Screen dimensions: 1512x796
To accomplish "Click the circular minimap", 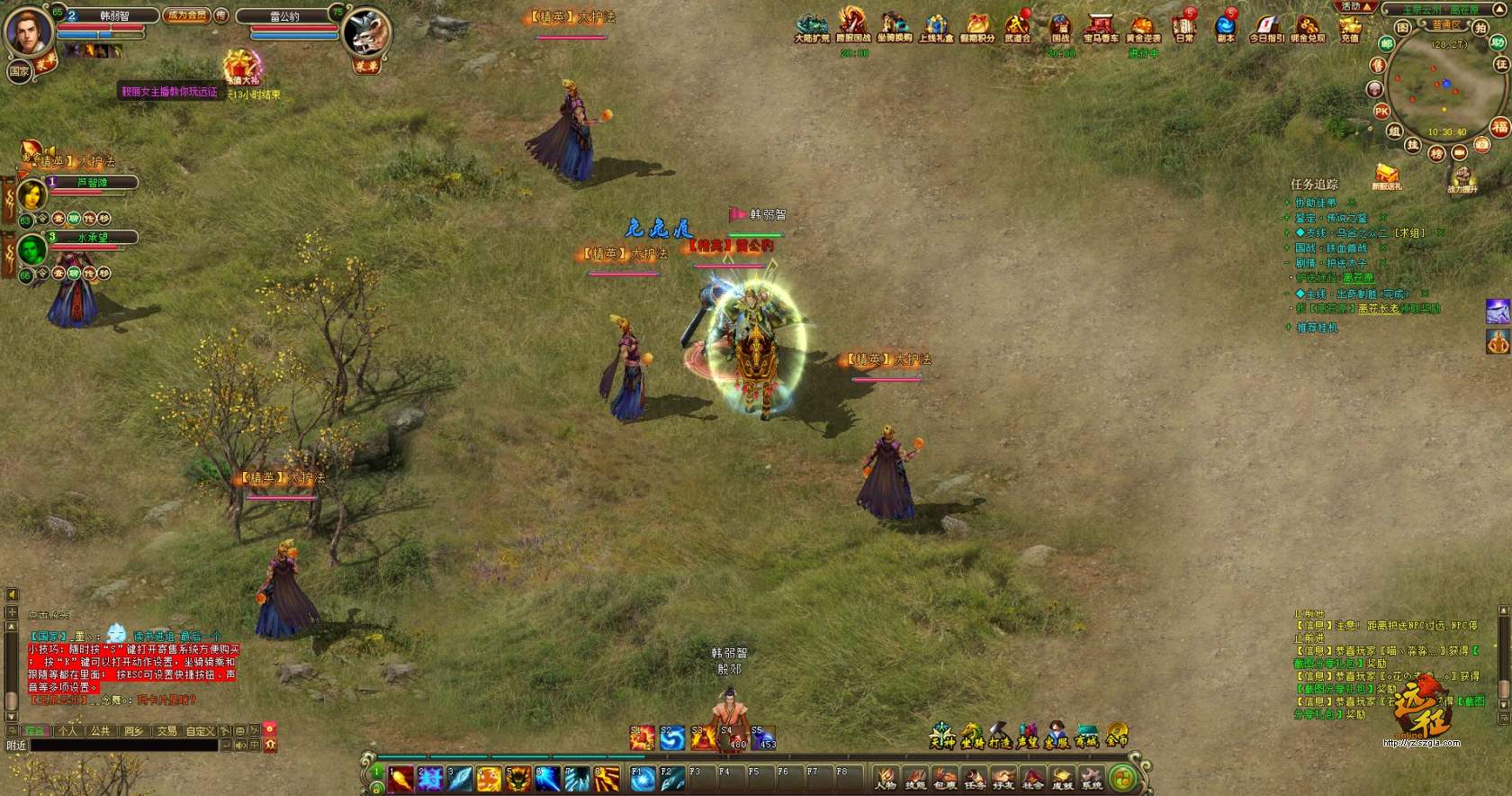I will [1437, 86].
